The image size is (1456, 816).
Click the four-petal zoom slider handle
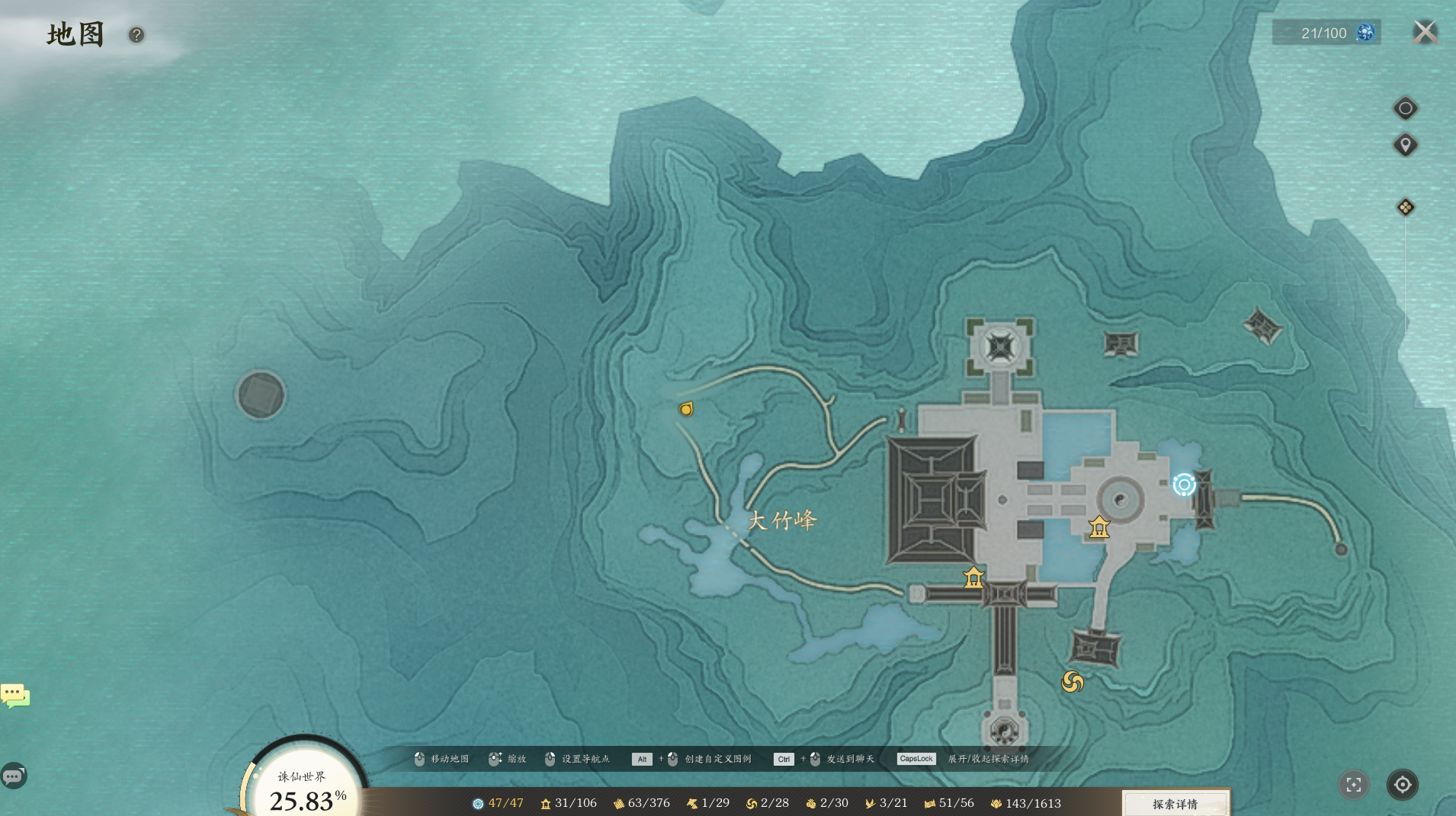pyautogui.click(x=1405, y=207)
